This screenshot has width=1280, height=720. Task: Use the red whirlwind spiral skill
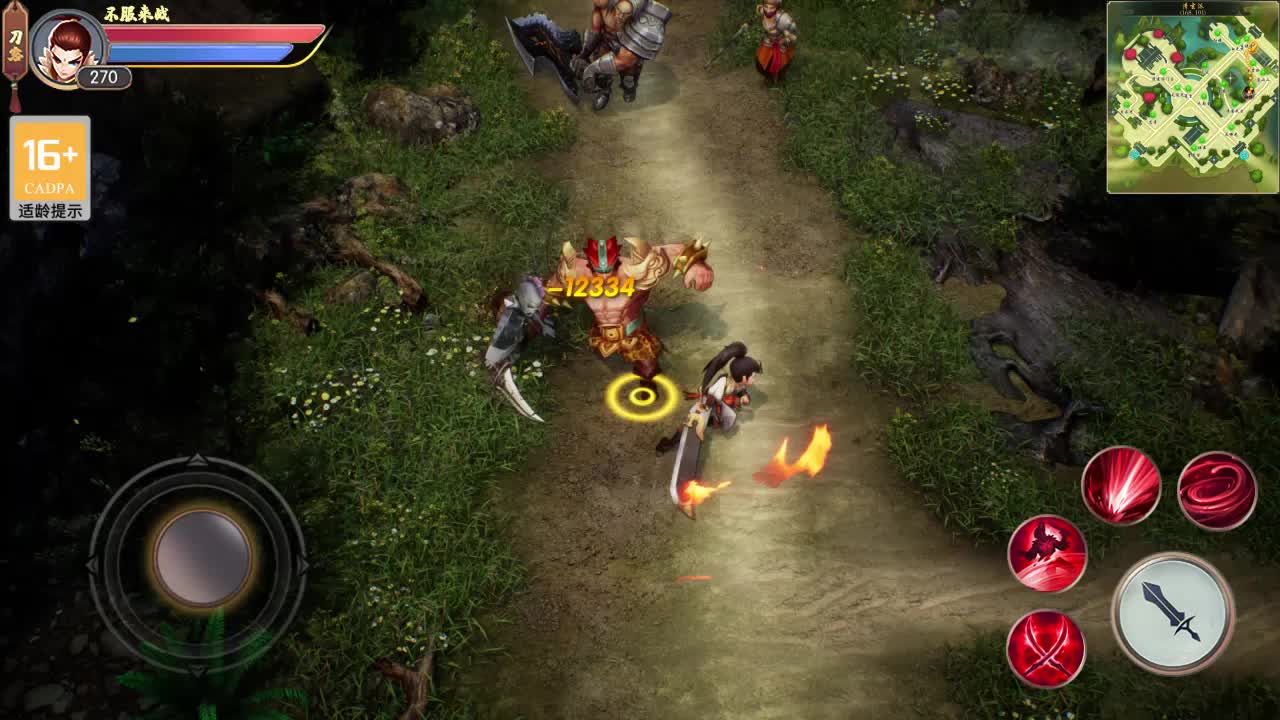(x=1216, y=490)
